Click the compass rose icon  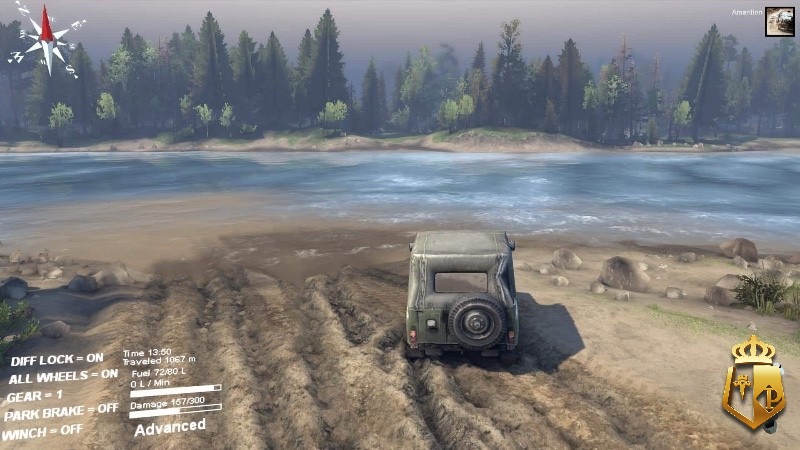coord(46,38)
